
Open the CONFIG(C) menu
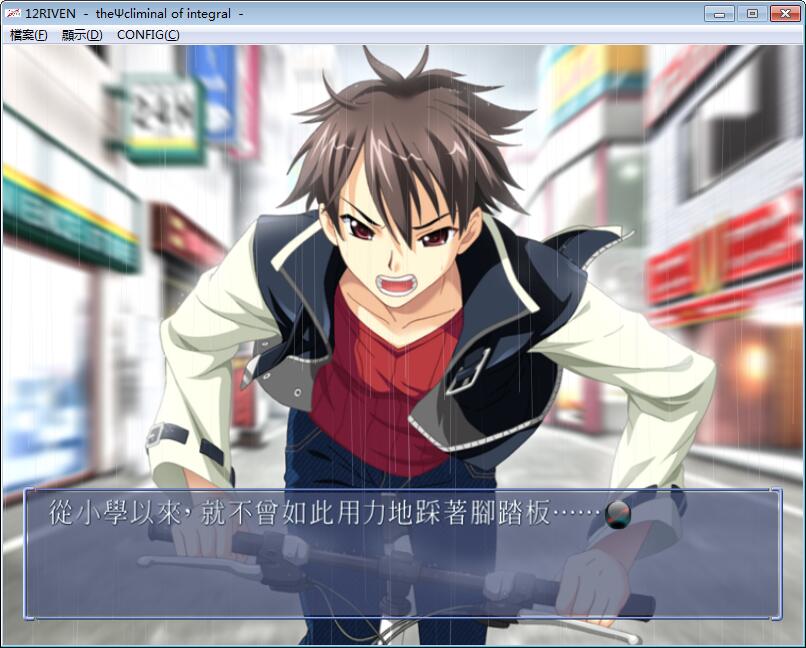(x=148, y=35)
